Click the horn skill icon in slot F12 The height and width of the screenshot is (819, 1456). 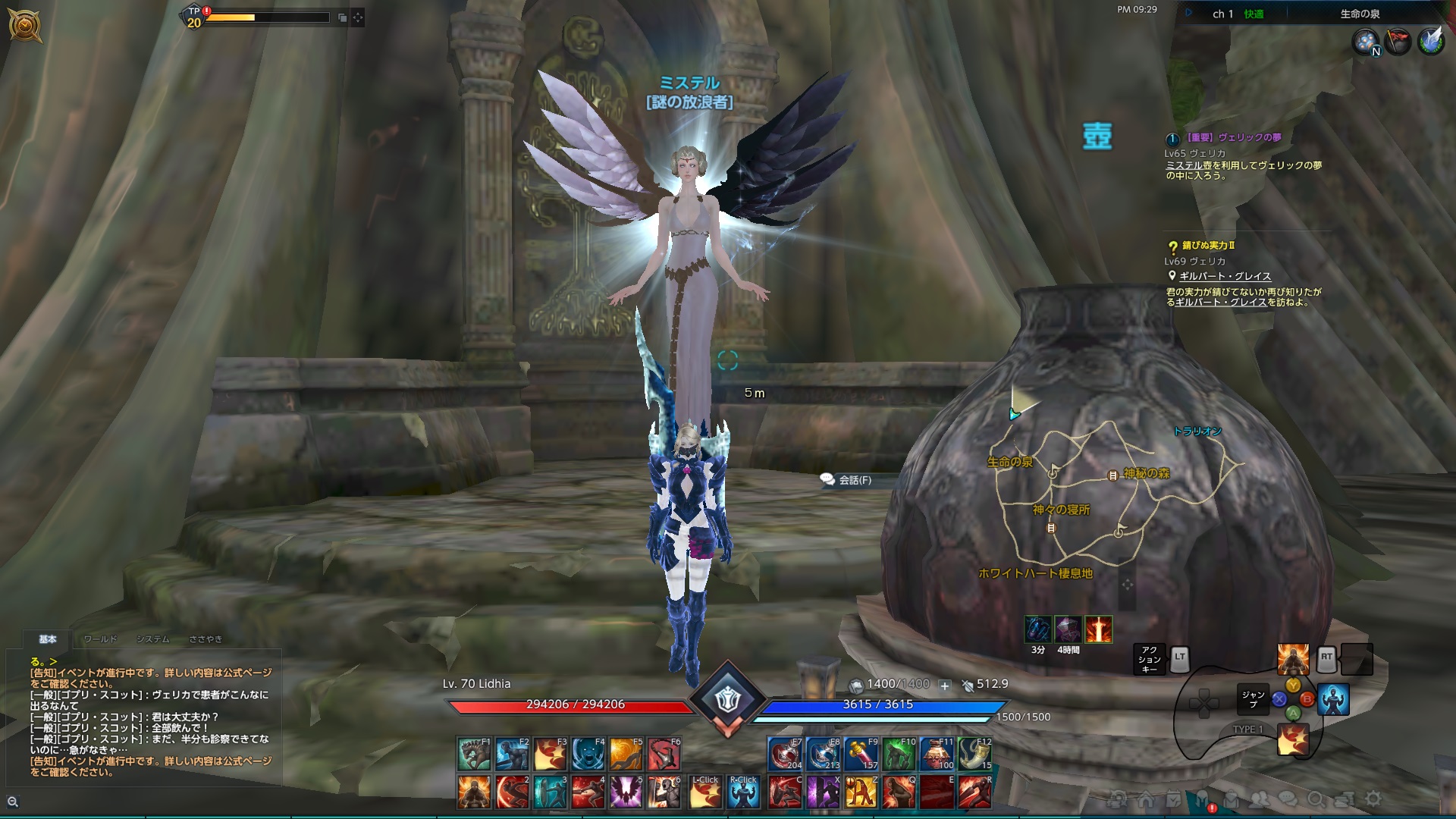tap(976, 753)
